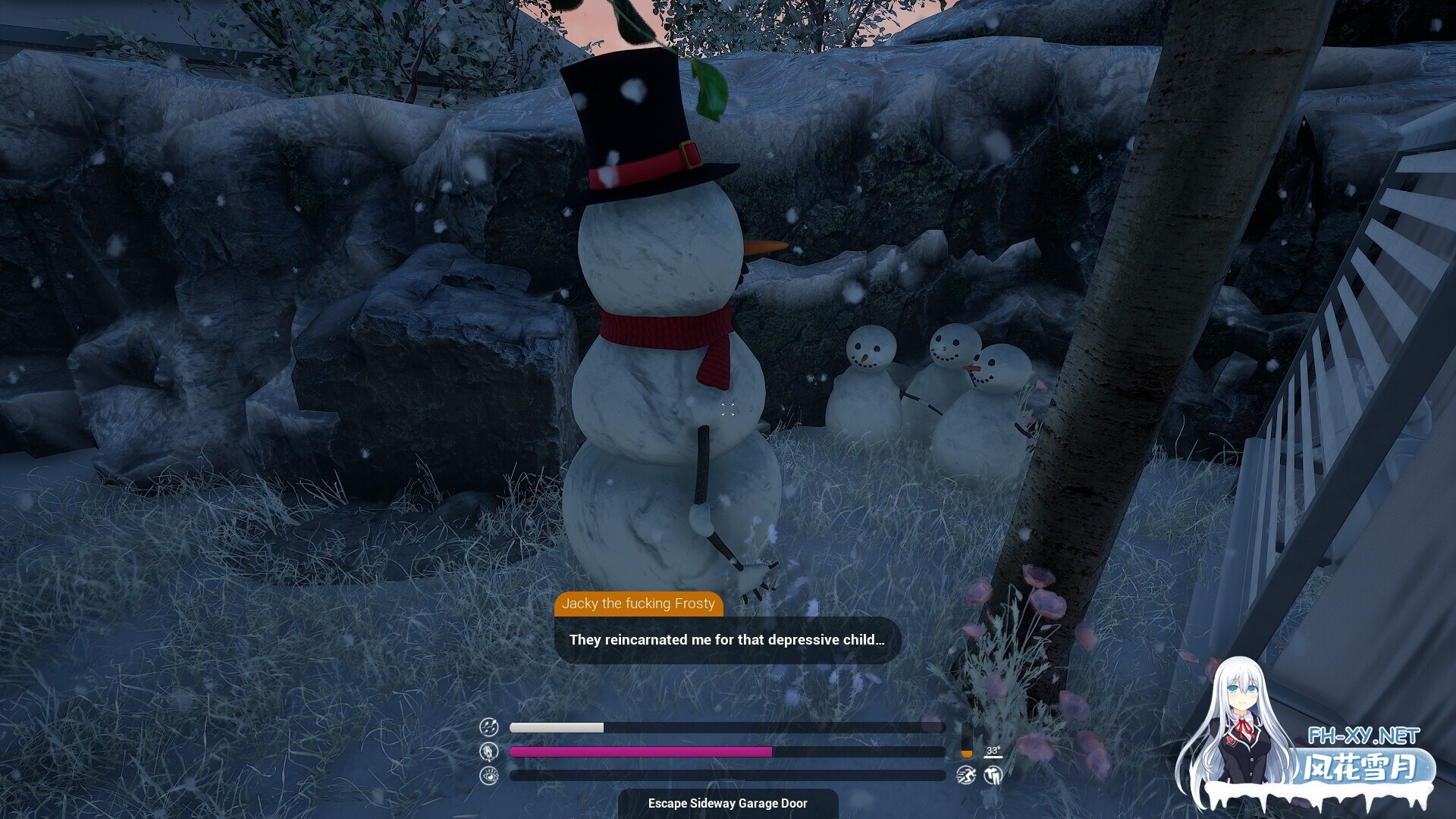
Task: Click the Escape Sideway Garage Door objective
Action: coord(727,803)
